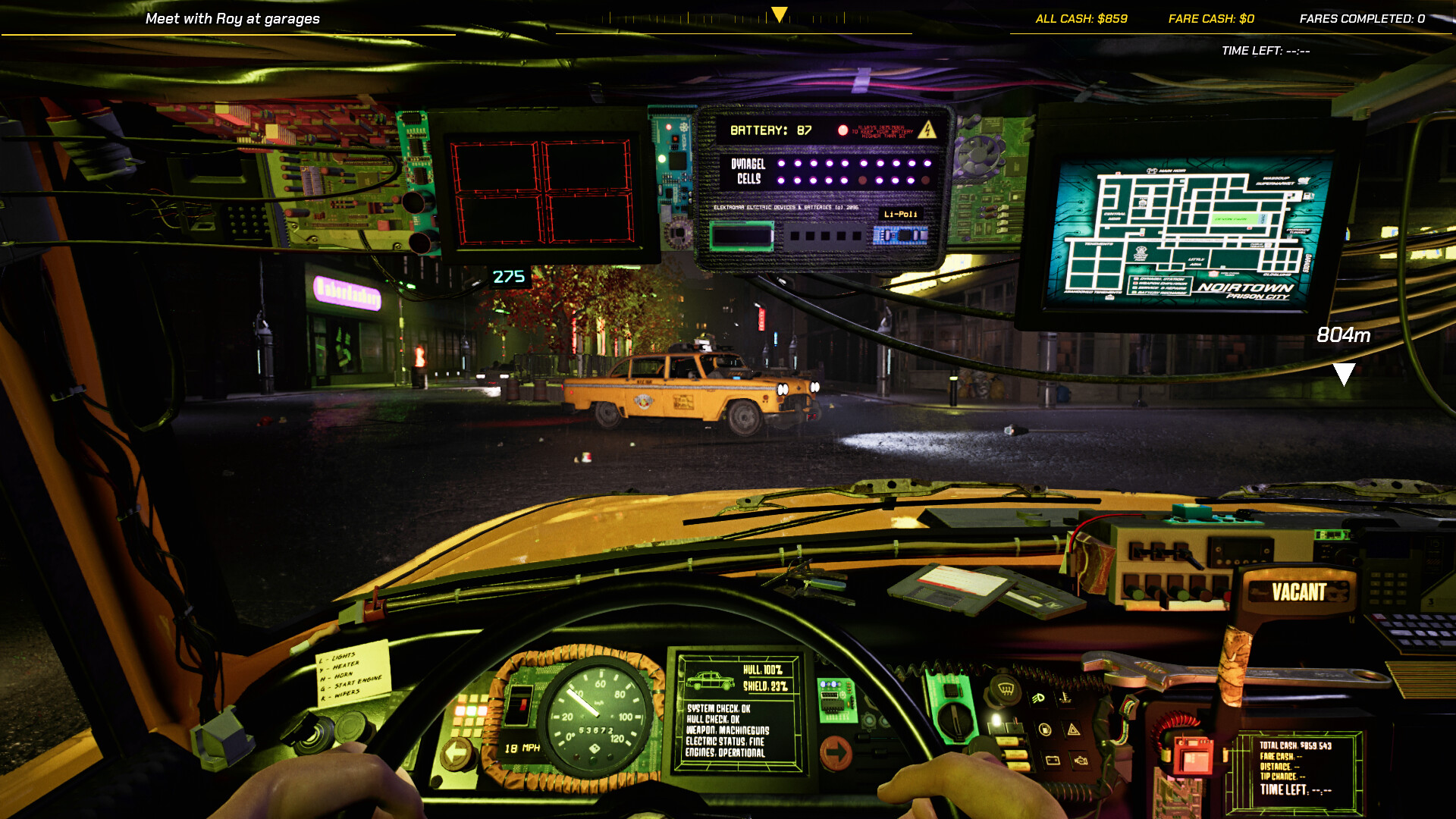
Task: Select the check engine icon
Action: [1081, 761]
